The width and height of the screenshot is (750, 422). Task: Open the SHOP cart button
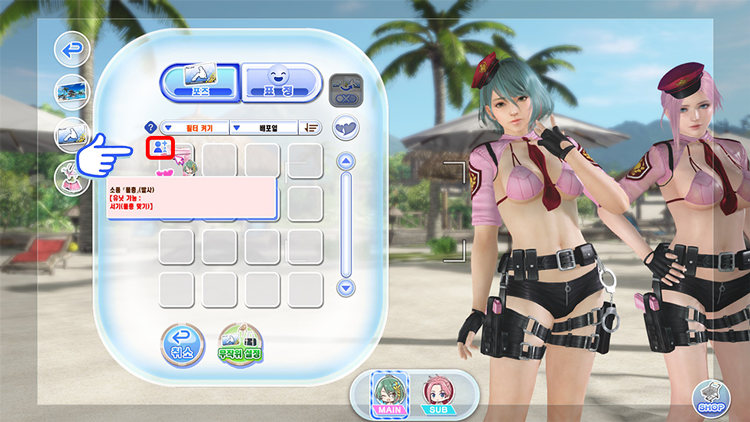pyautogui.click(x=712, y=398)
